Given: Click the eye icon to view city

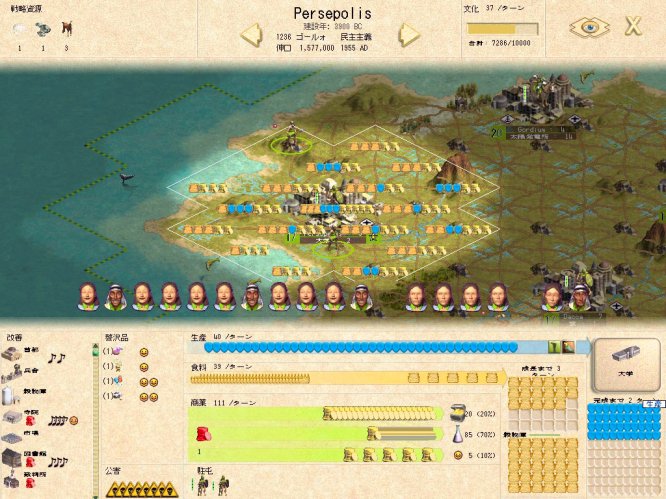Looking at the screenshot, I should (588, 27).
